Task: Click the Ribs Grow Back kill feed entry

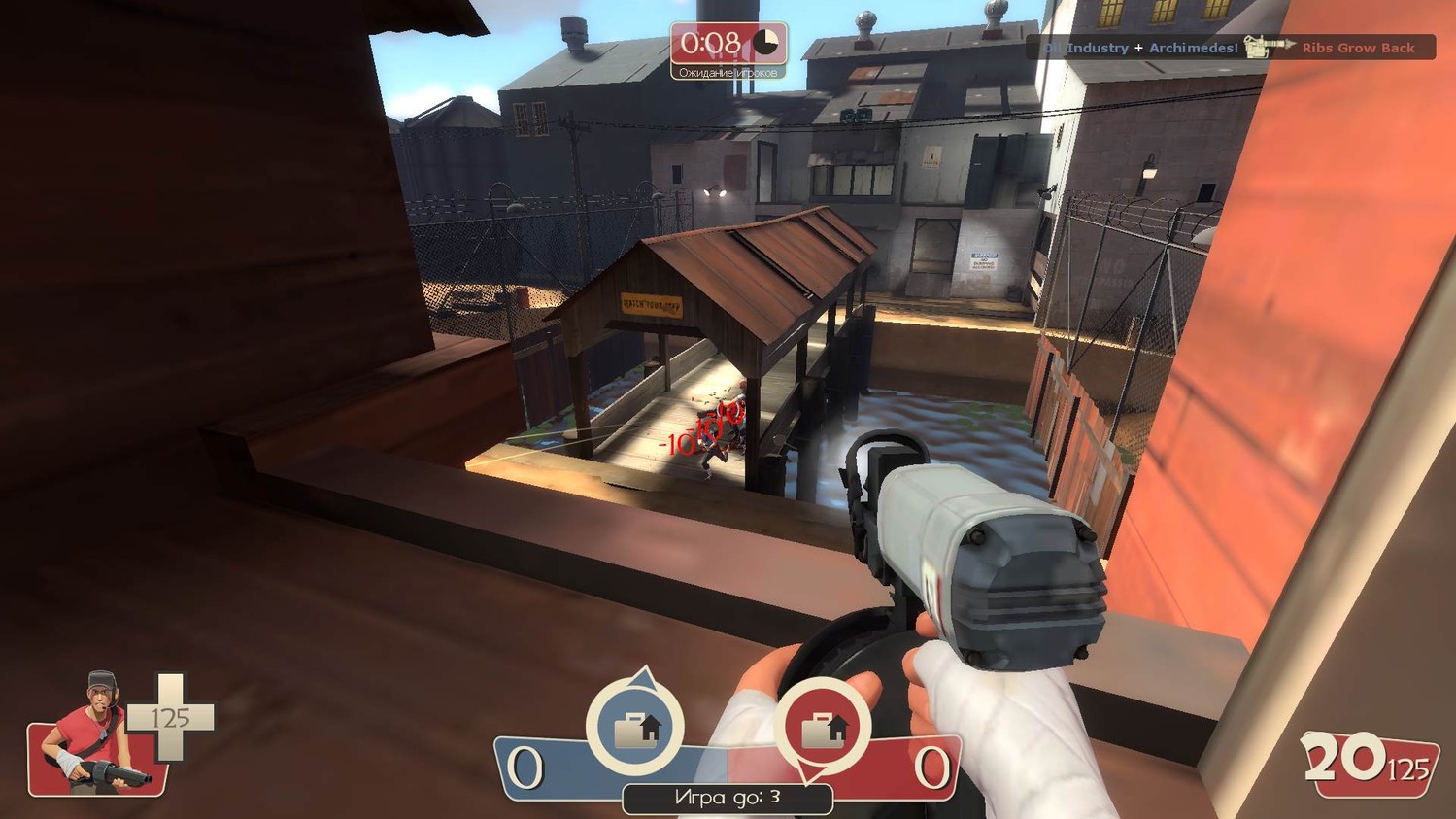Action: click(1357, 48)
